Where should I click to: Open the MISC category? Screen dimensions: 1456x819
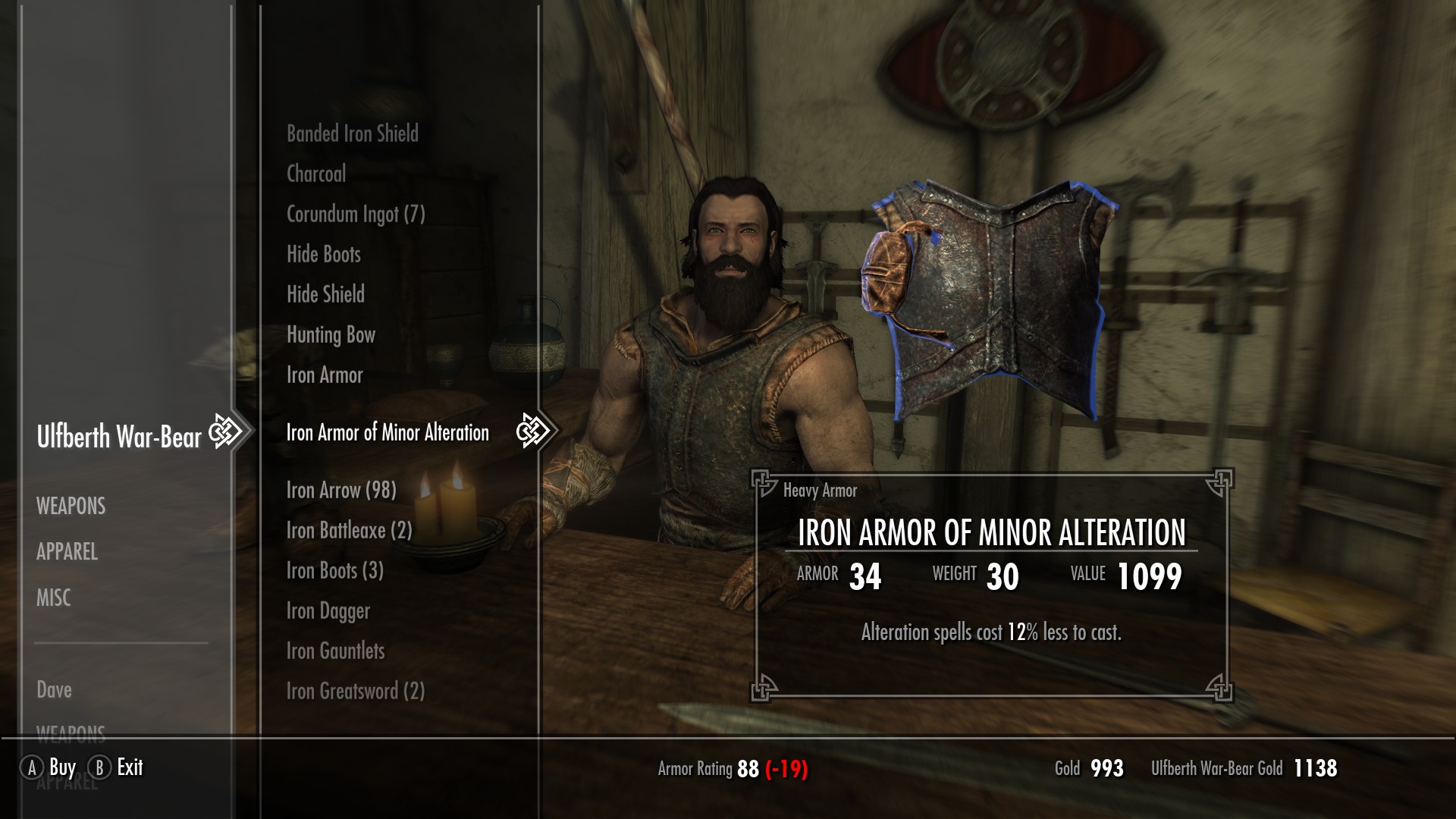pyautogui.click(x=53, y=598)
